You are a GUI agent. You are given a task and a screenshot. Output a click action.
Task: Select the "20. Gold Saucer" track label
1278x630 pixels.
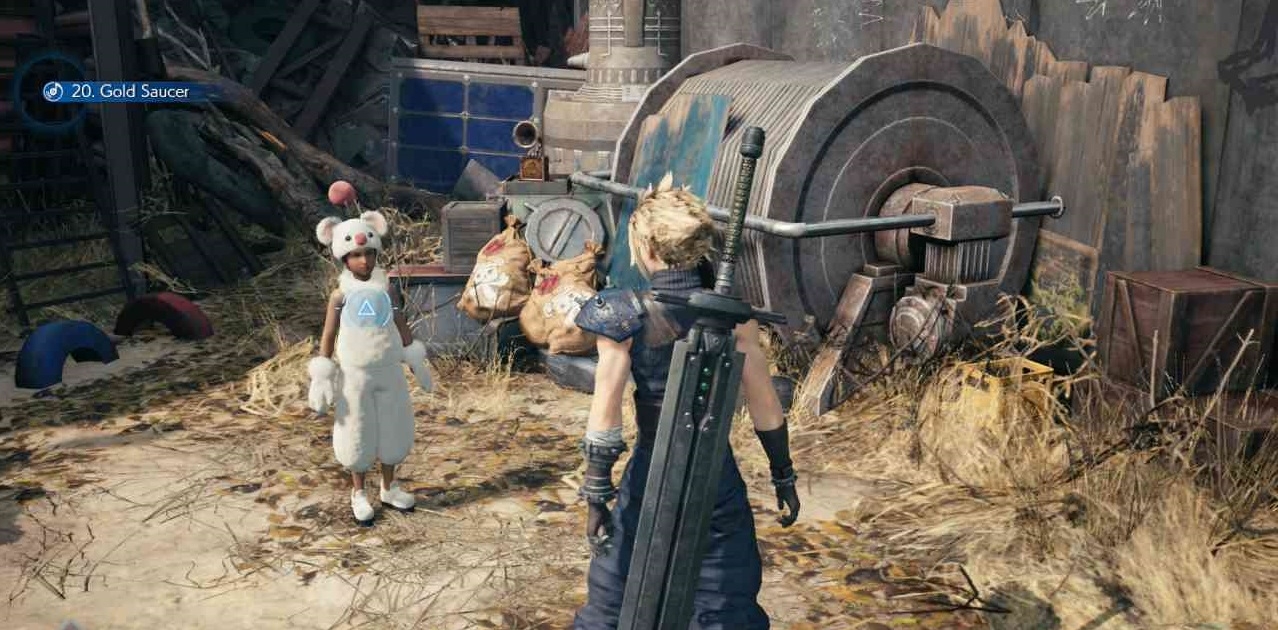[130, 92]
